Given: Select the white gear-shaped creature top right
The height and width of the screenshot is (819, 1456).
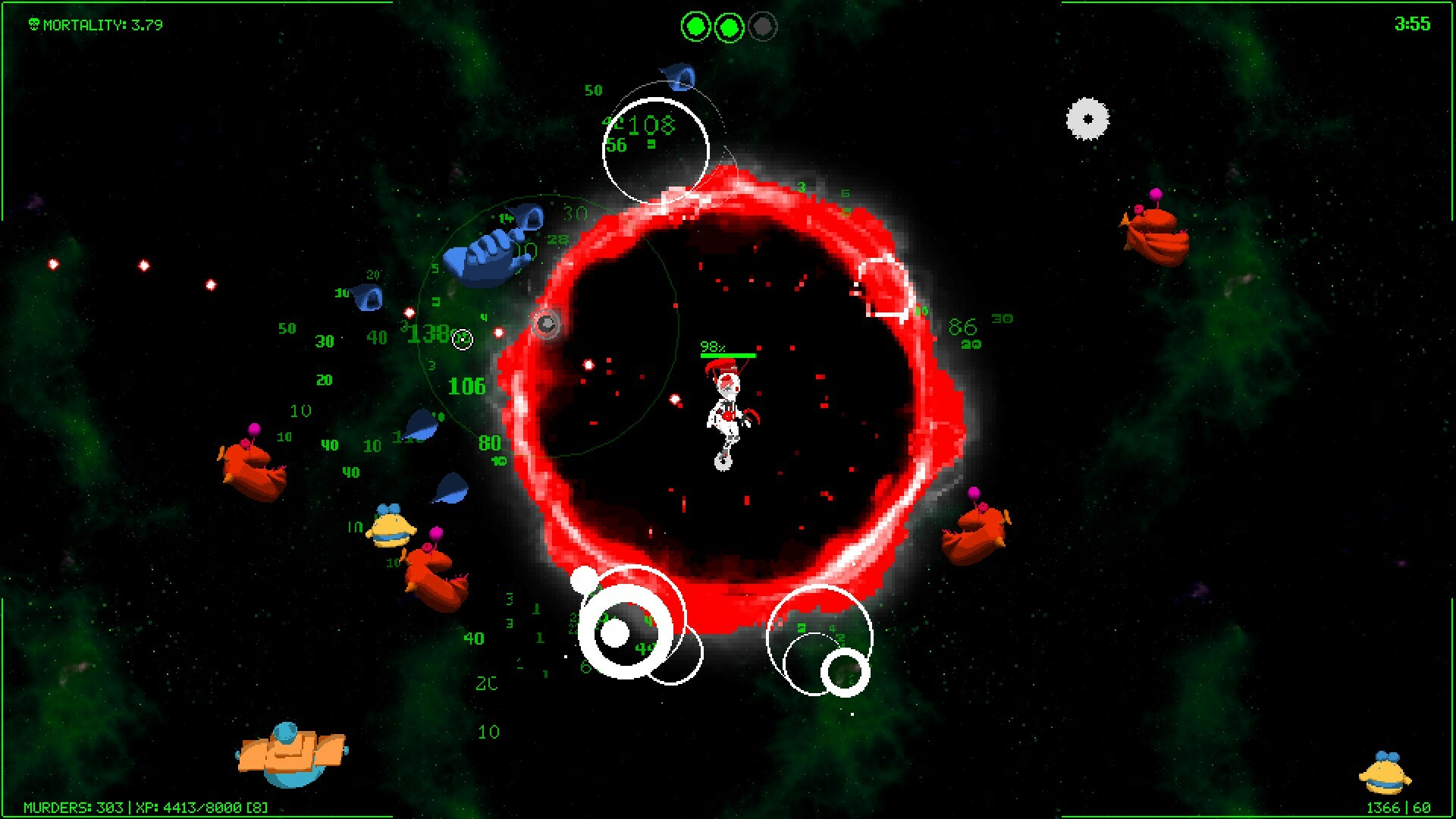Looking at the screenshot, I should pyautogui.click(x=1087, y=118).
